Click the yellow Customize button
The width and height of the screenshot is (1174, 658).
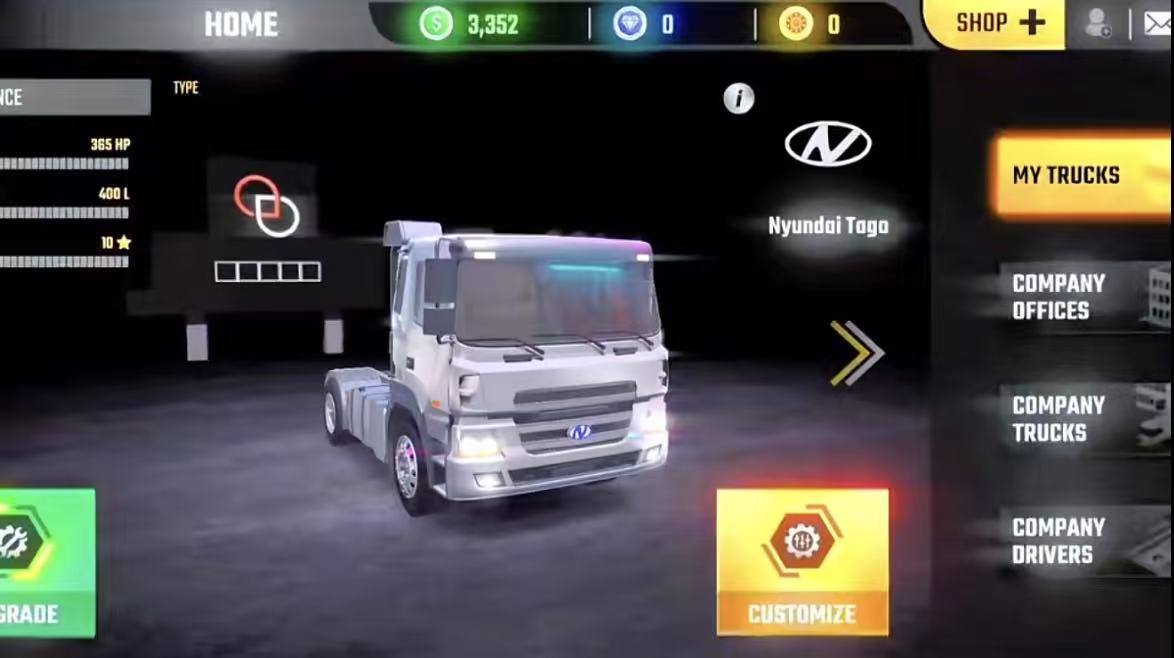click(802, 561)
